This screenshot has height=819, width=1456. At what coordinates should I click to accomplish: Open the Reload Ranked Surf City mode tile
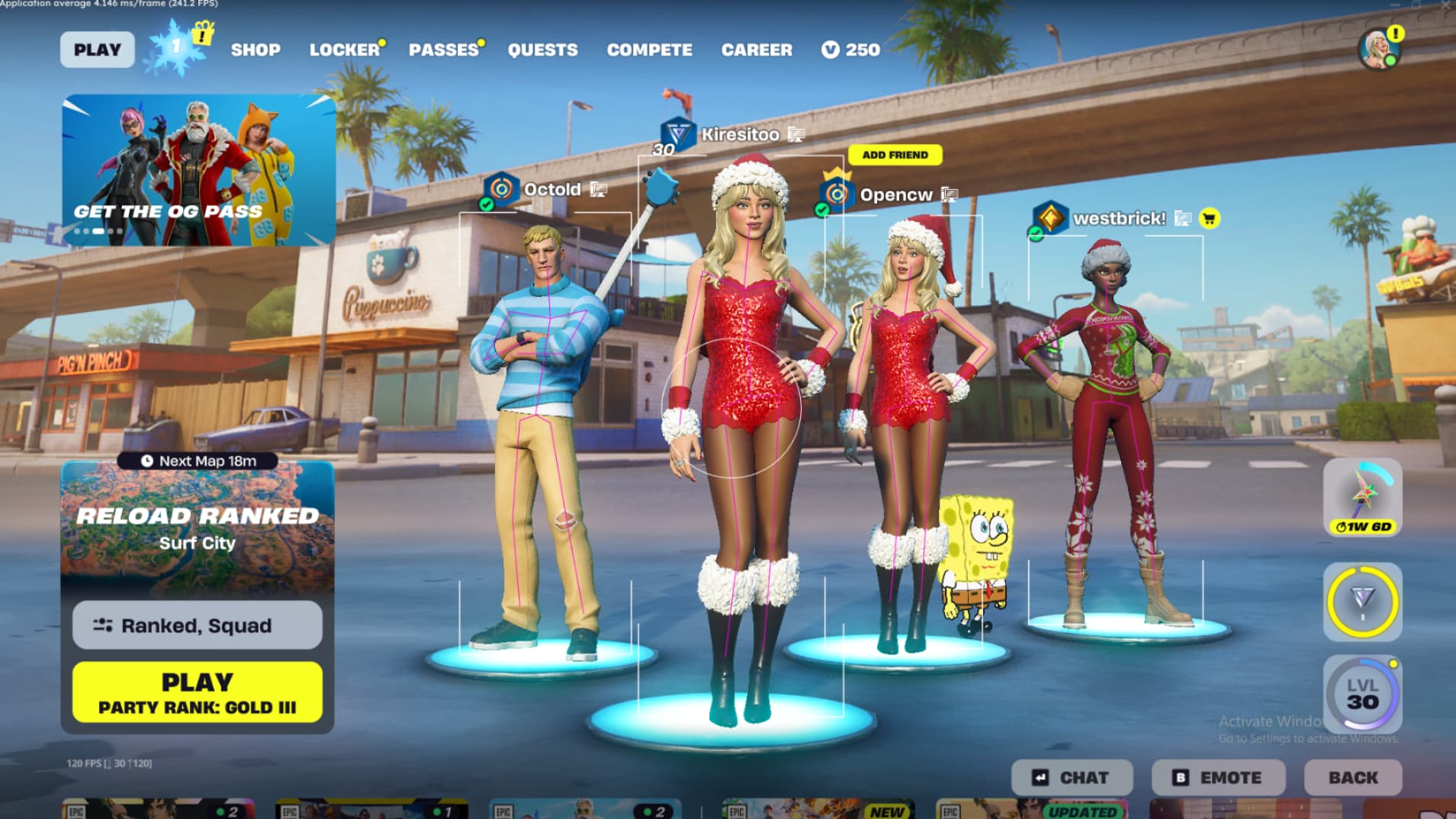pyautogui.click(x=198, y=528)
